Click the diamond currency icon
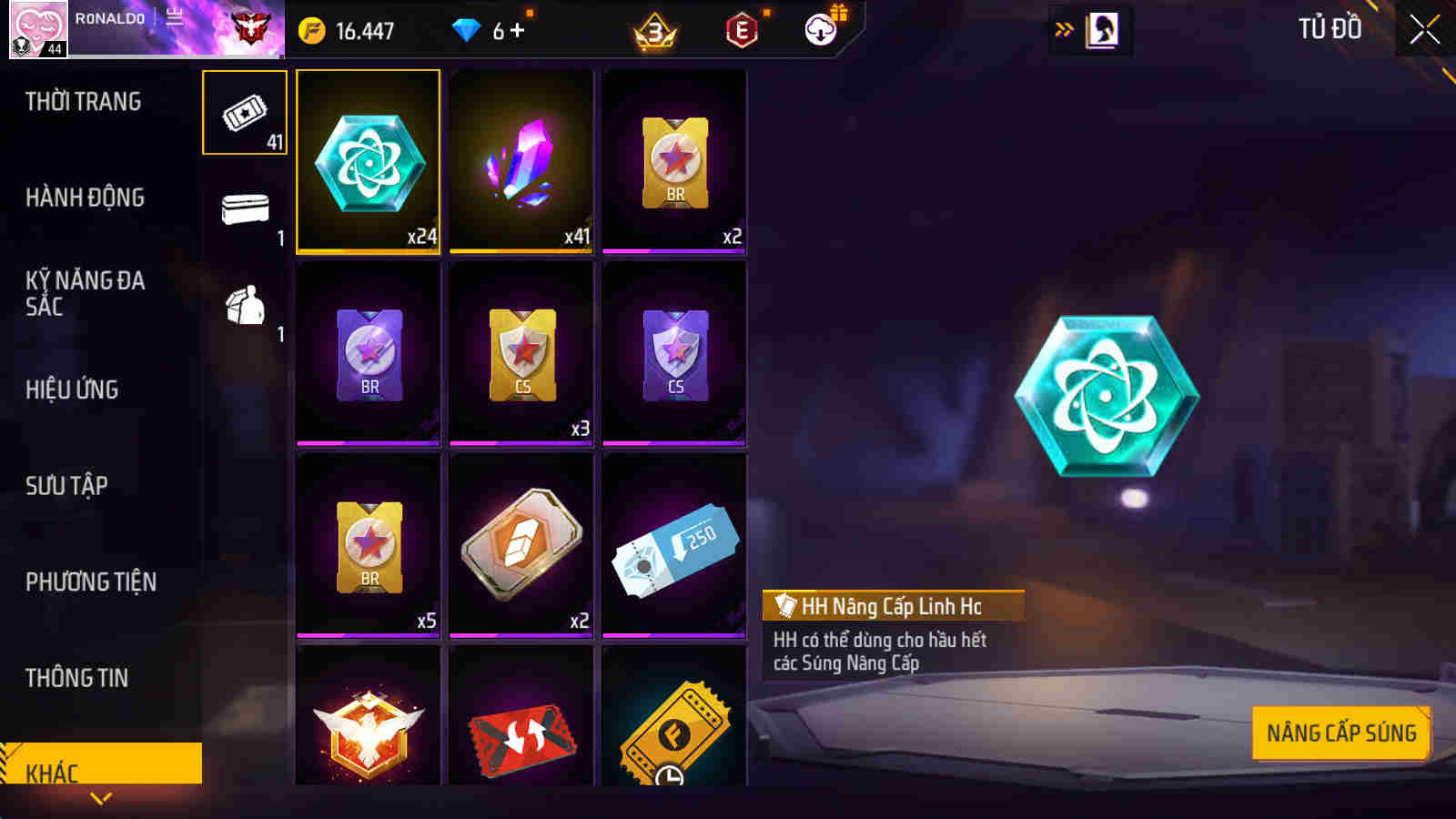 pos(467,27)
